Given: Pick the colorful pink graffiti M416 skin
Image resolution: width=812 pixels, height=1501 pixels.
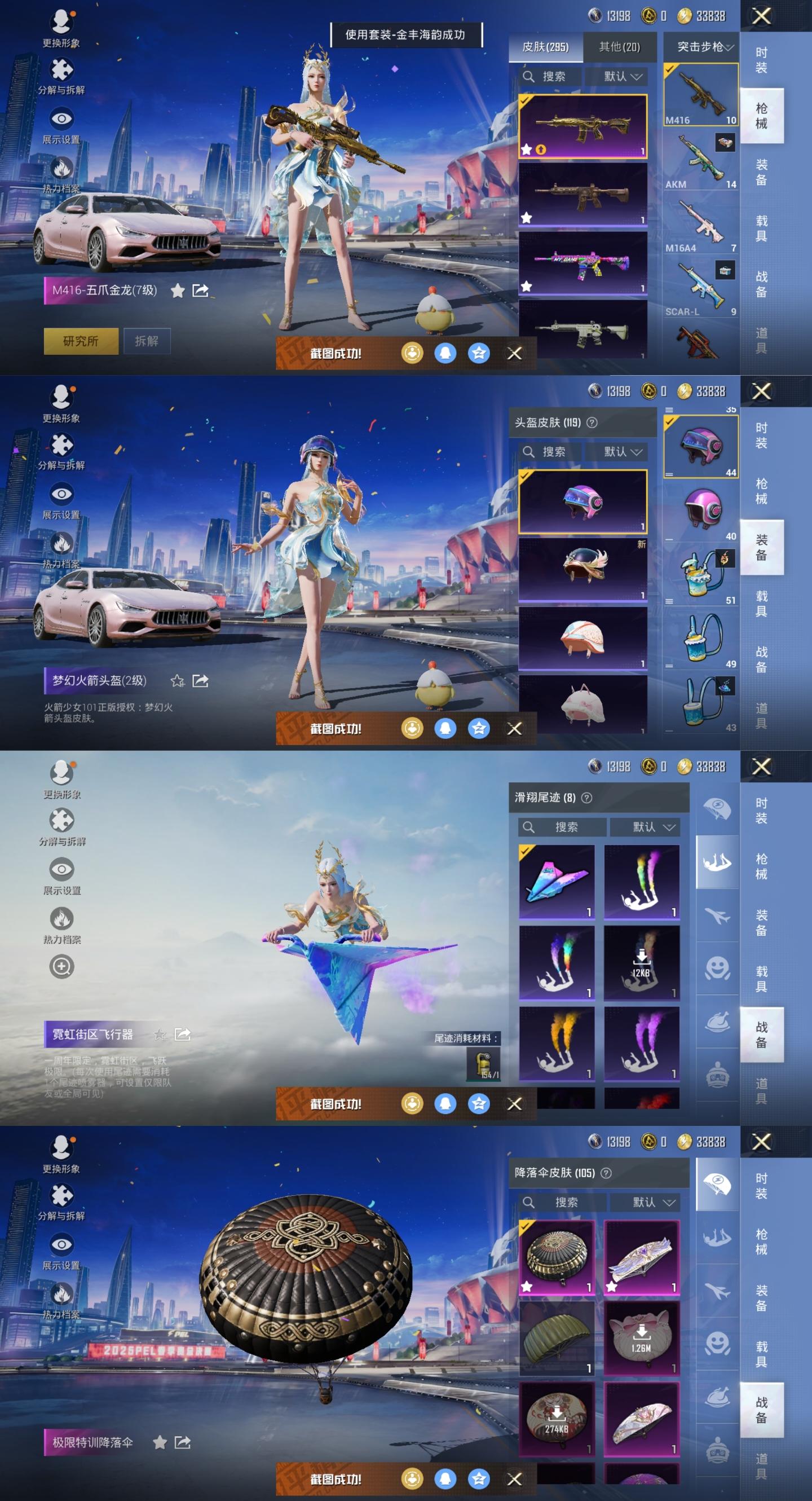Looking at the screenshot, I should pyautogui.click(x=582, y=263).
